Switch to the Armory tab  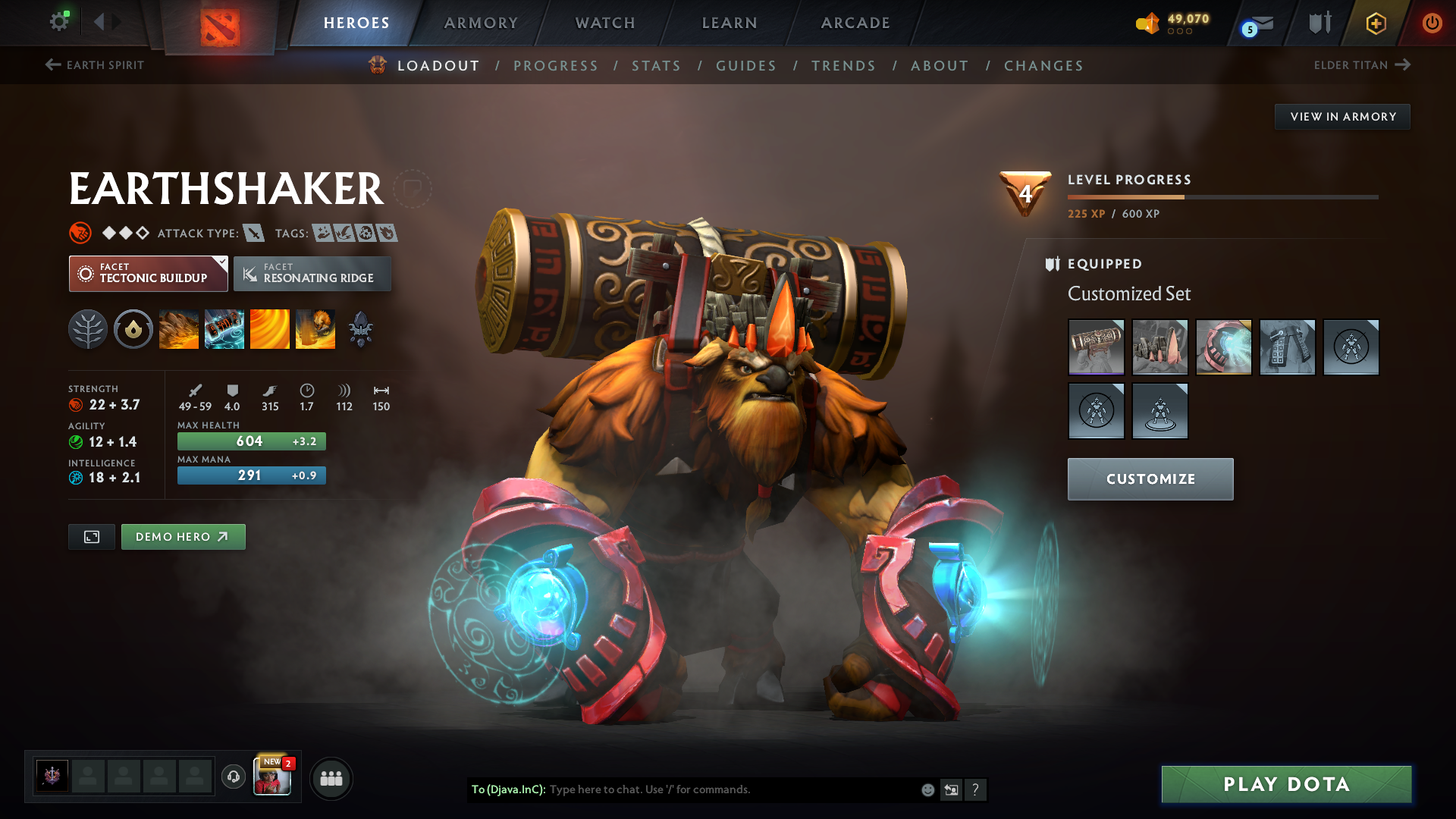pos(481,23)
